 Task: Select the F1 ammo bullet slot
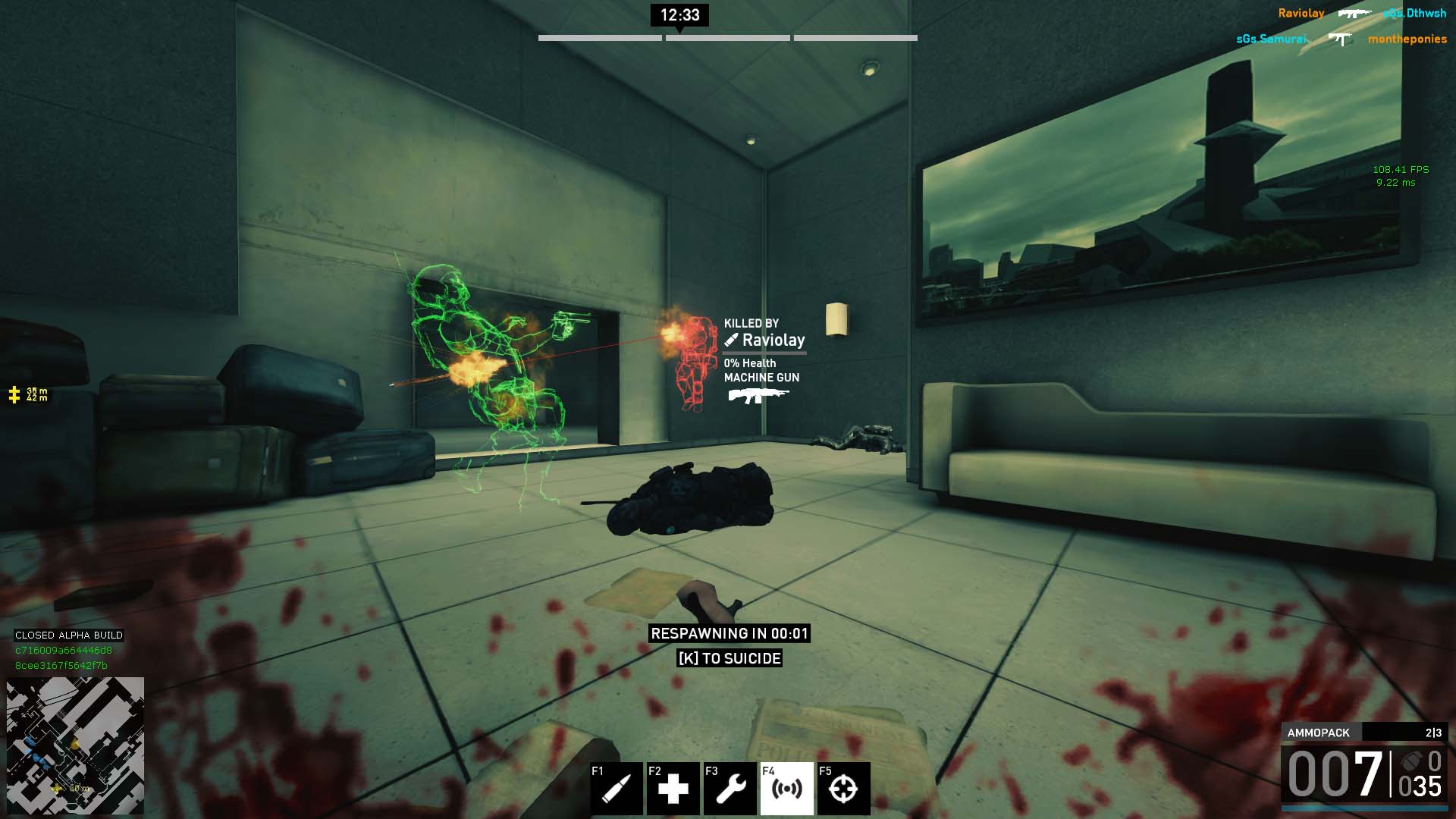point(617,788)
